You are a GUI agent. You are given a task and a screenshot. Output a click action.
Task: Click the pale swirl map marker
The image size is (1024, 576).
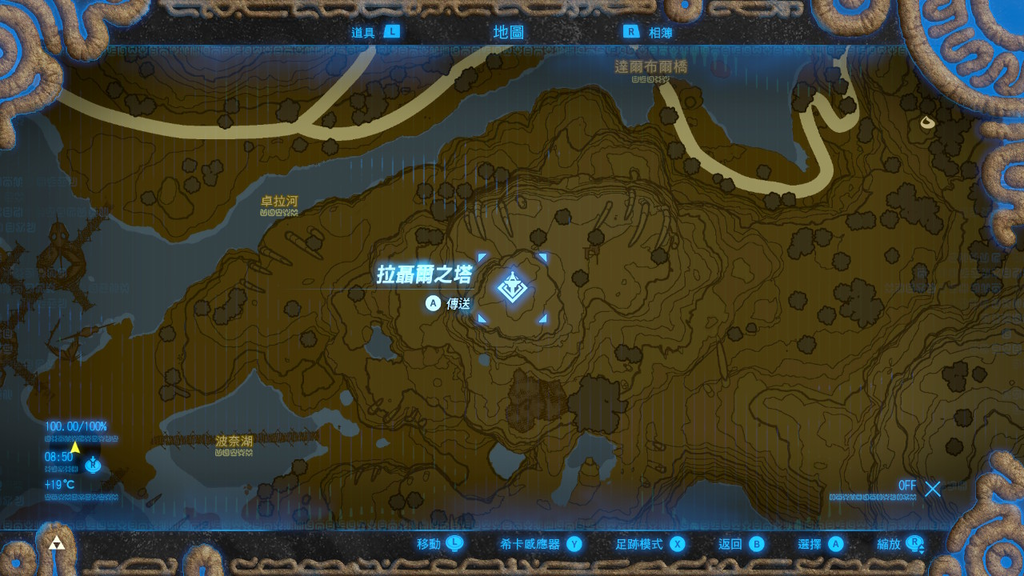pos(928,122)
